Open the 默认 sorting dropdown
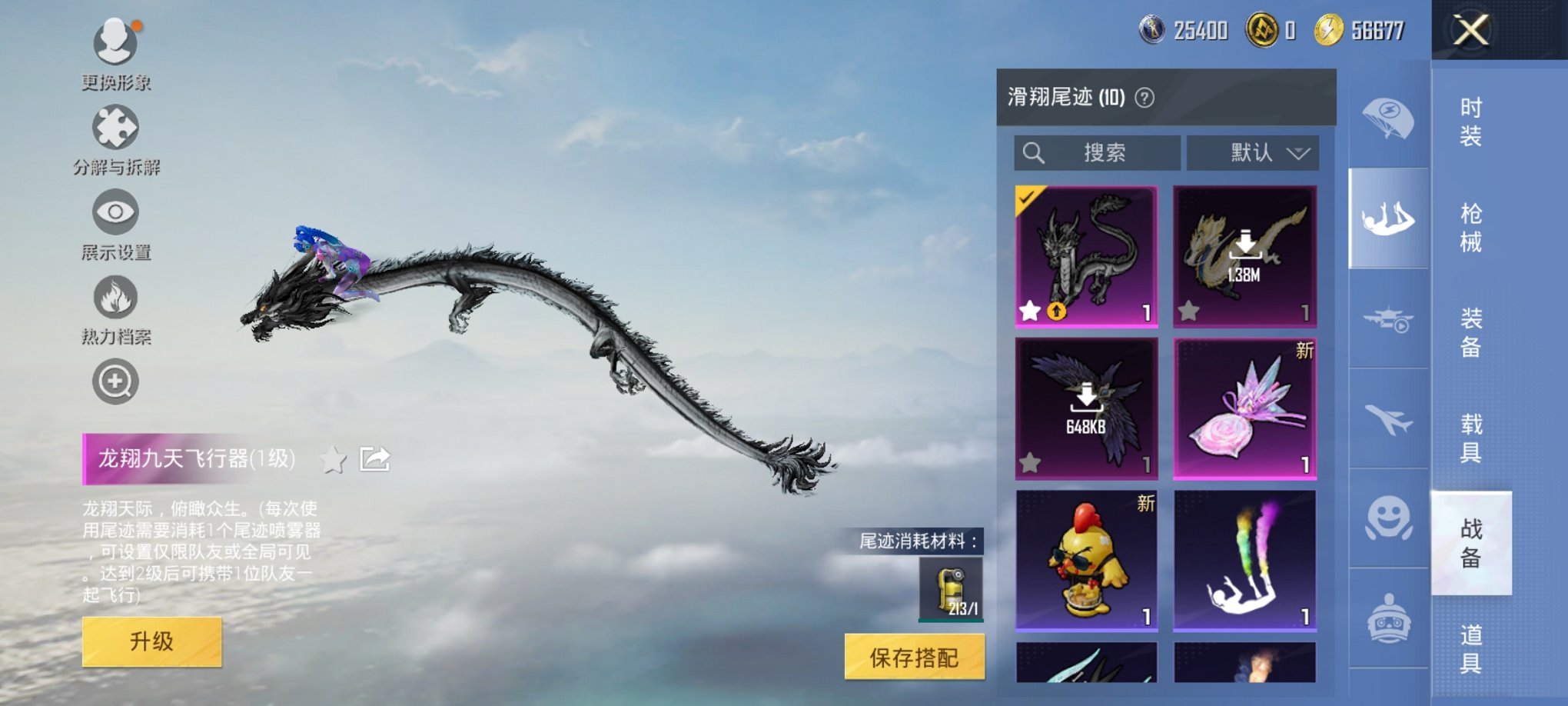The image size is (1568, 706). click(x=1253, y=152)
